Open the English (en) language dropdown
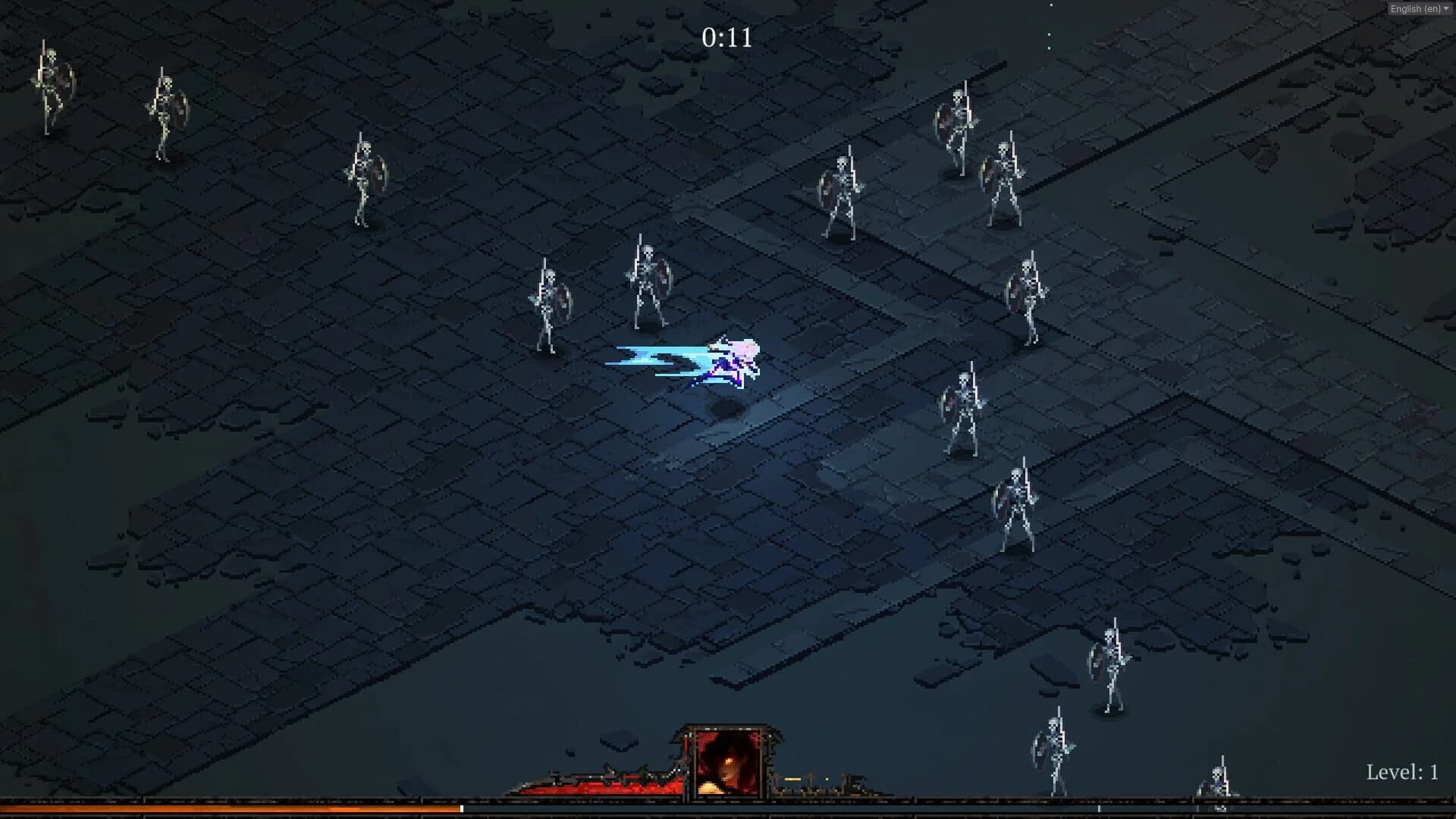The height and width of the screenshot is (819, 1456). pos(1417,9)
